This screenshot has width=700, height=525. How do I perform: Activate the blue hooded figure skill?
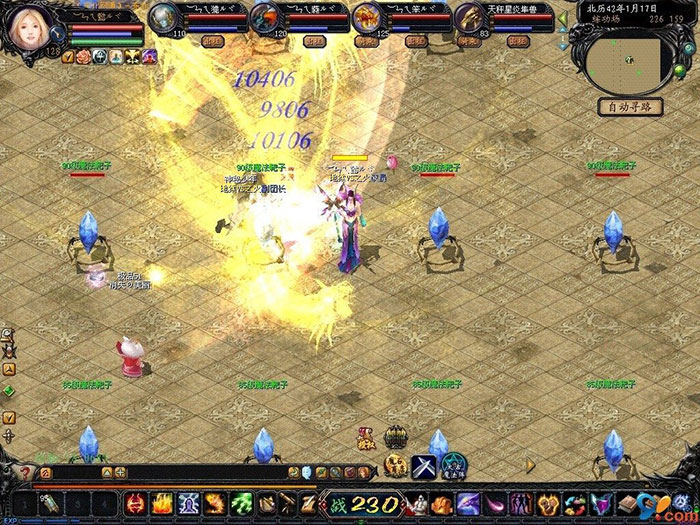[187, 503]
